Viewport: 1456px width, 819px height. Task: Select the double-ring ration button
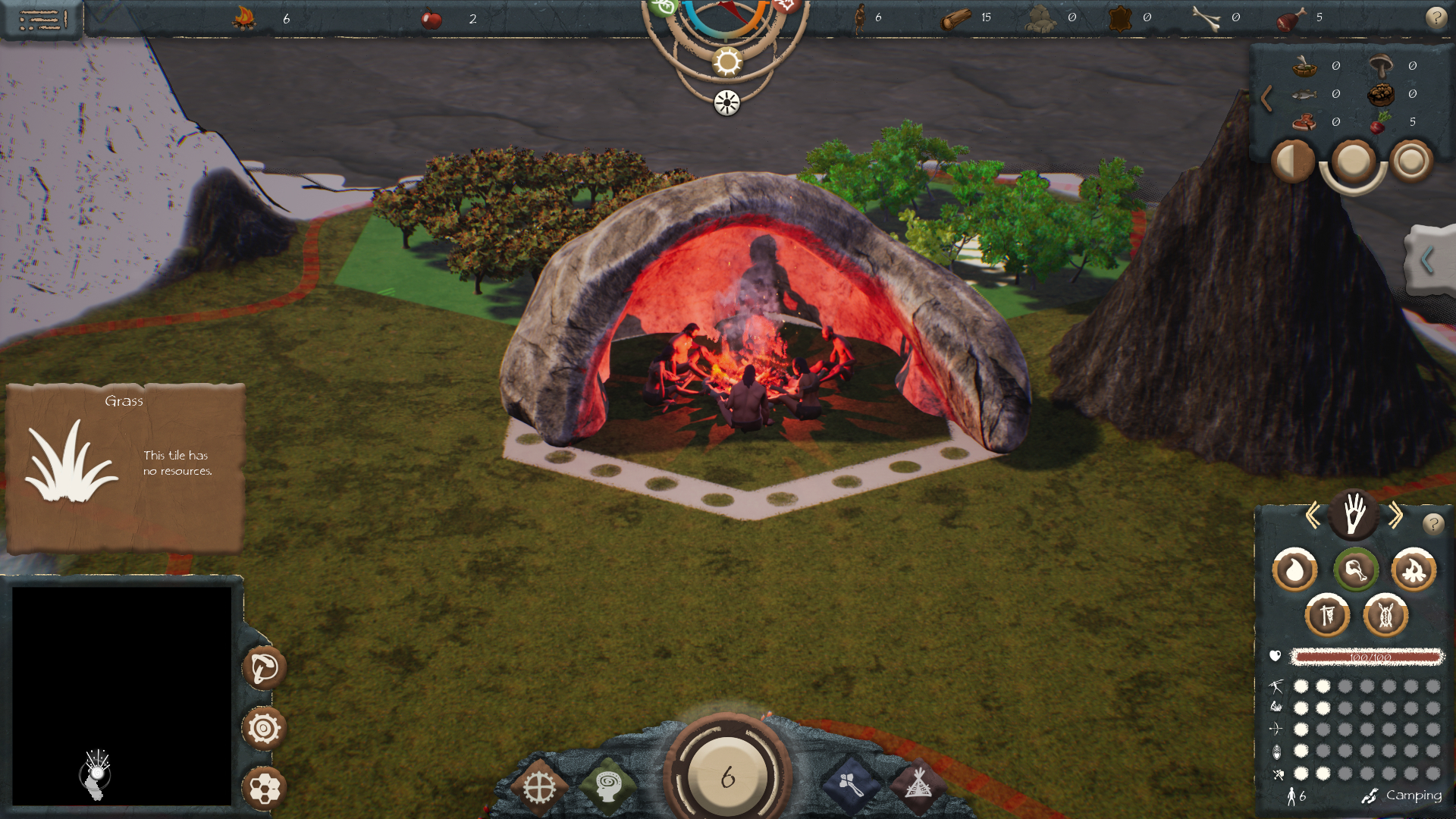[1411, 161]
